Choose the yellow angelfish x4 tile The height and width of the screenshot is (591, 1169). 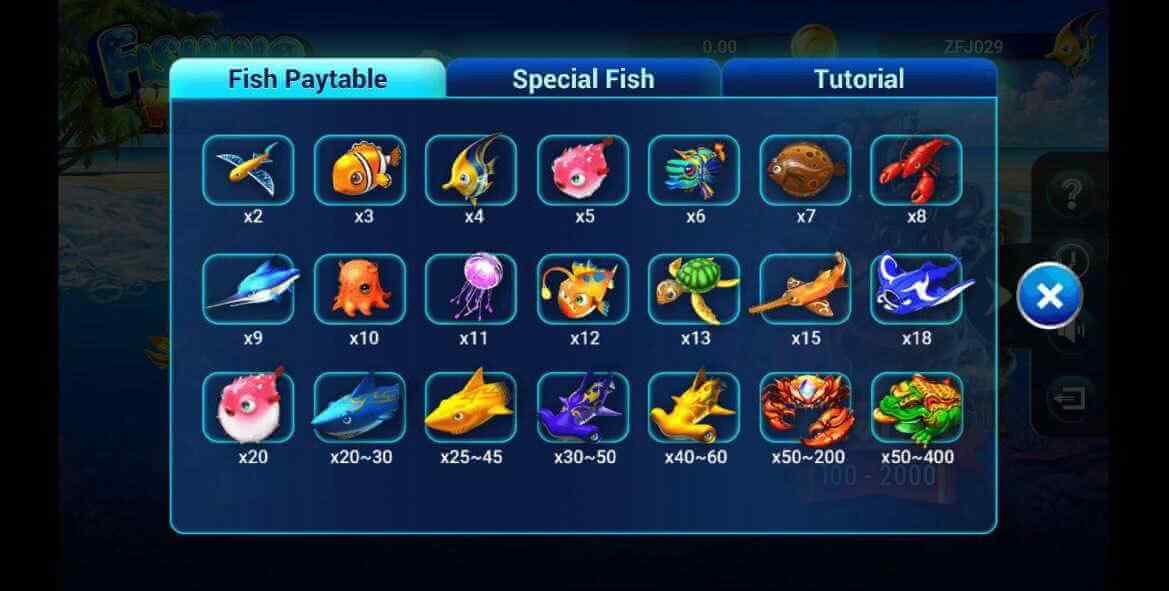tap(471, 170)
